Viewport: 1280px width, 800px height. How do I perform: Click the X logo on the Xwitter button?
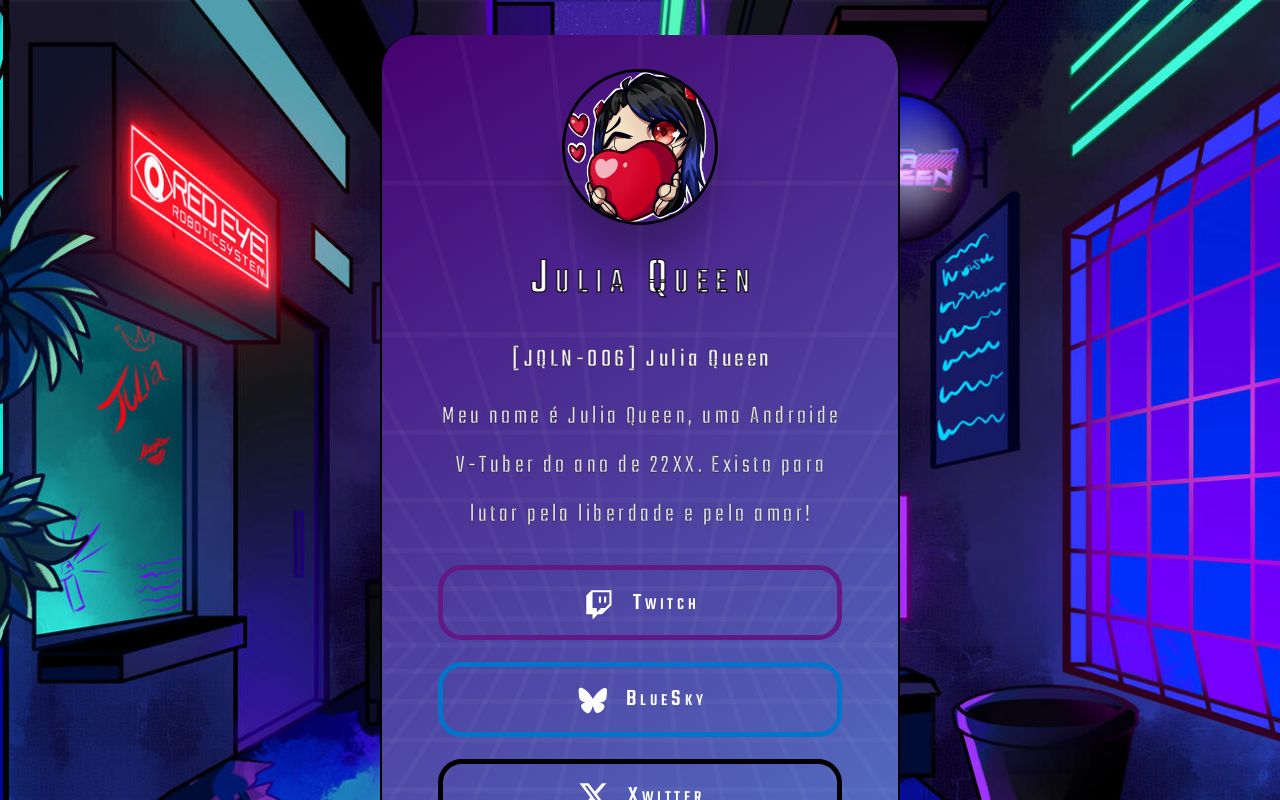[x=593, y=793]
